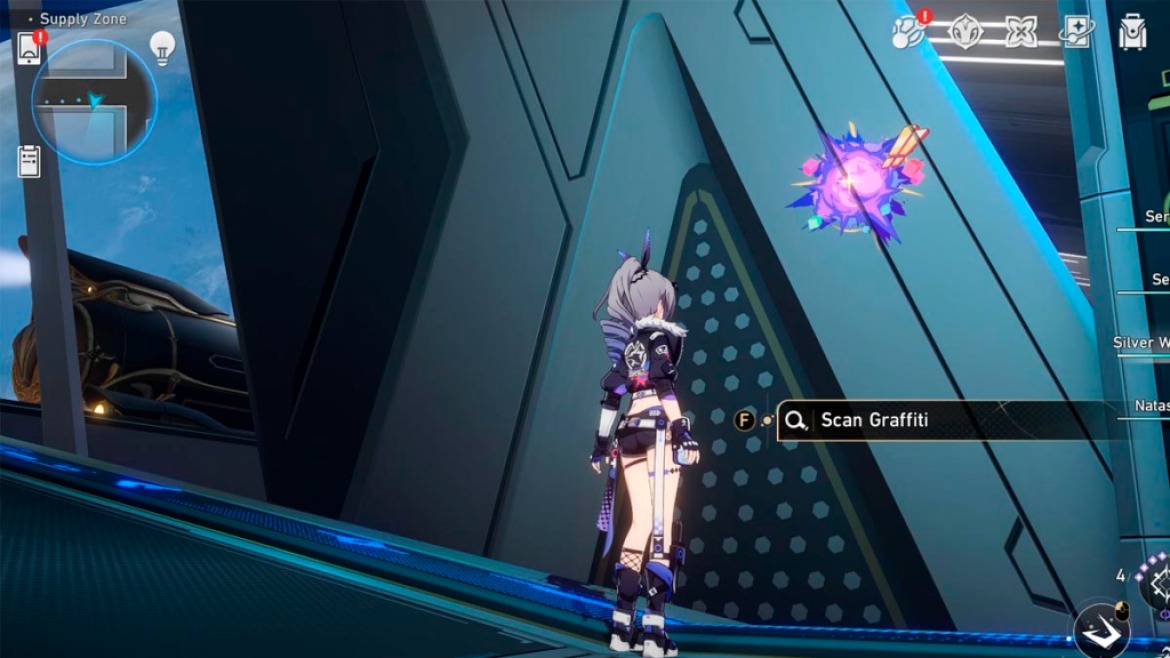The width and height of the screenshot is (1170, 658).
Task: Activate the angular blade attack icon
Action: pos(1101,631)
